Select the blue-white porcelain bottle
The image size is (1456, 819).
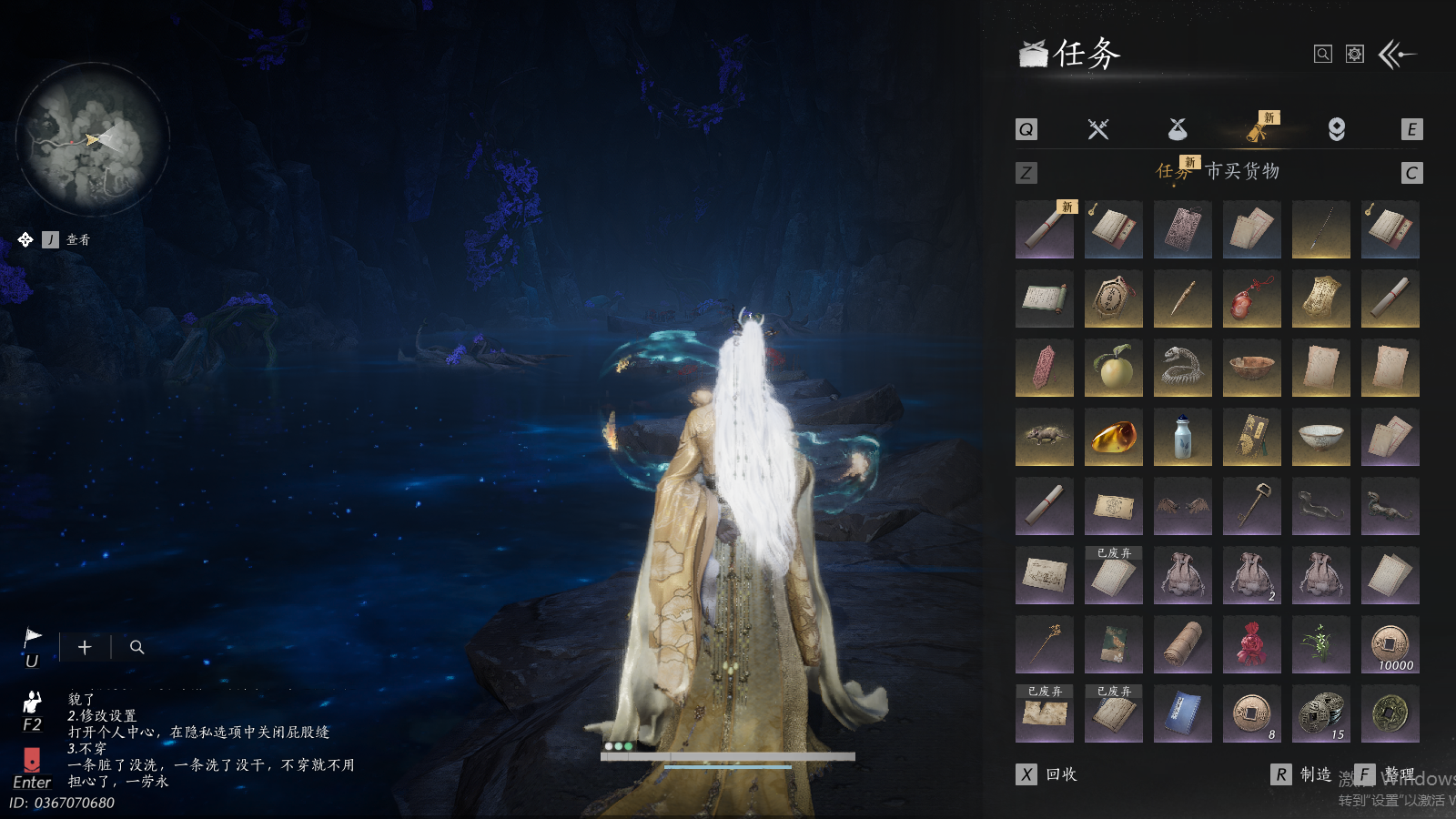tap(1182, 437)
